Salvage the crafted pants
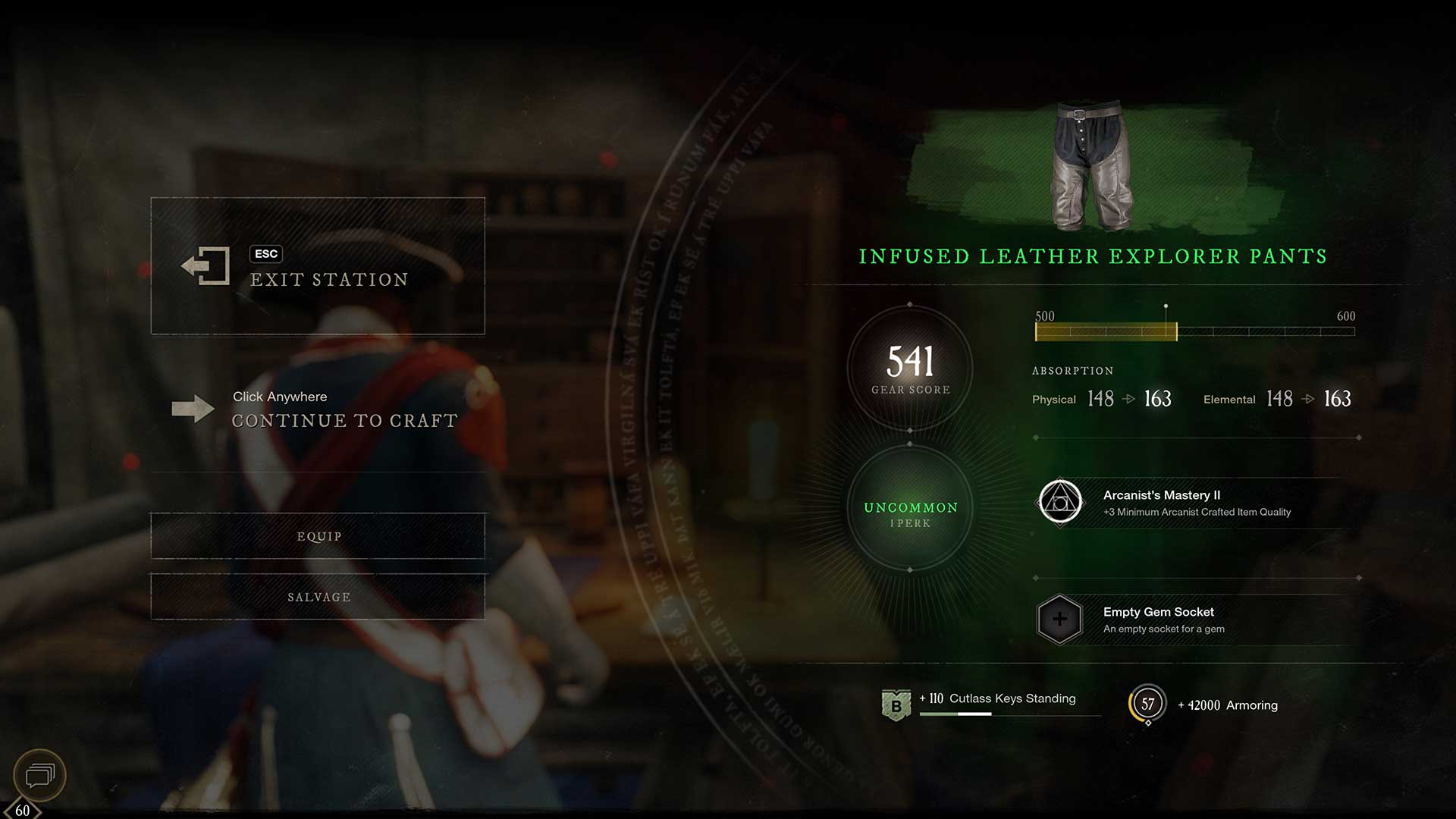Viewport: 1456px width, 819px height. pos(318,597)
